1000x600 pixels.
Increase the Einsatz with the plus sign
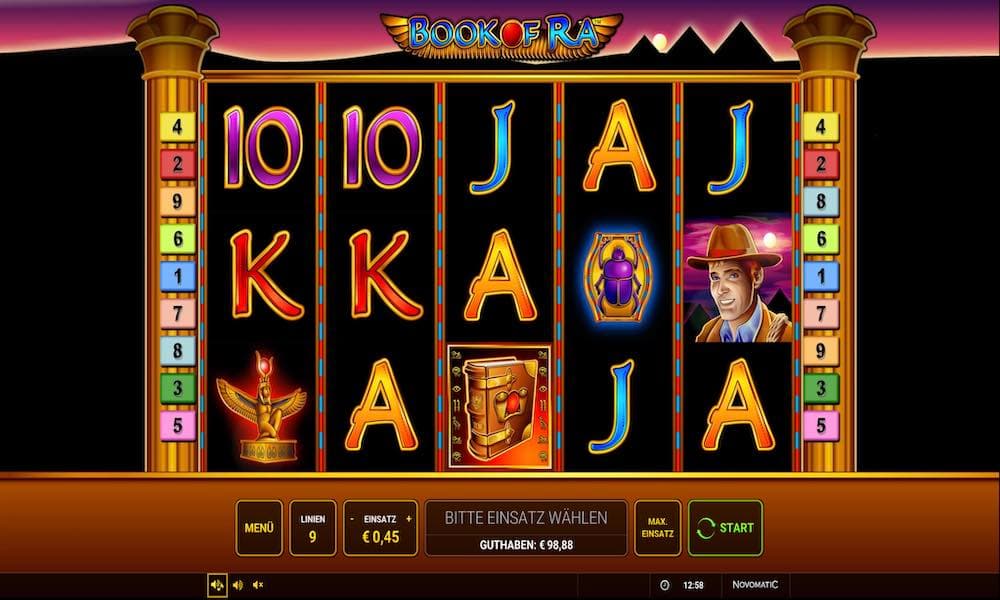point(408,520)
